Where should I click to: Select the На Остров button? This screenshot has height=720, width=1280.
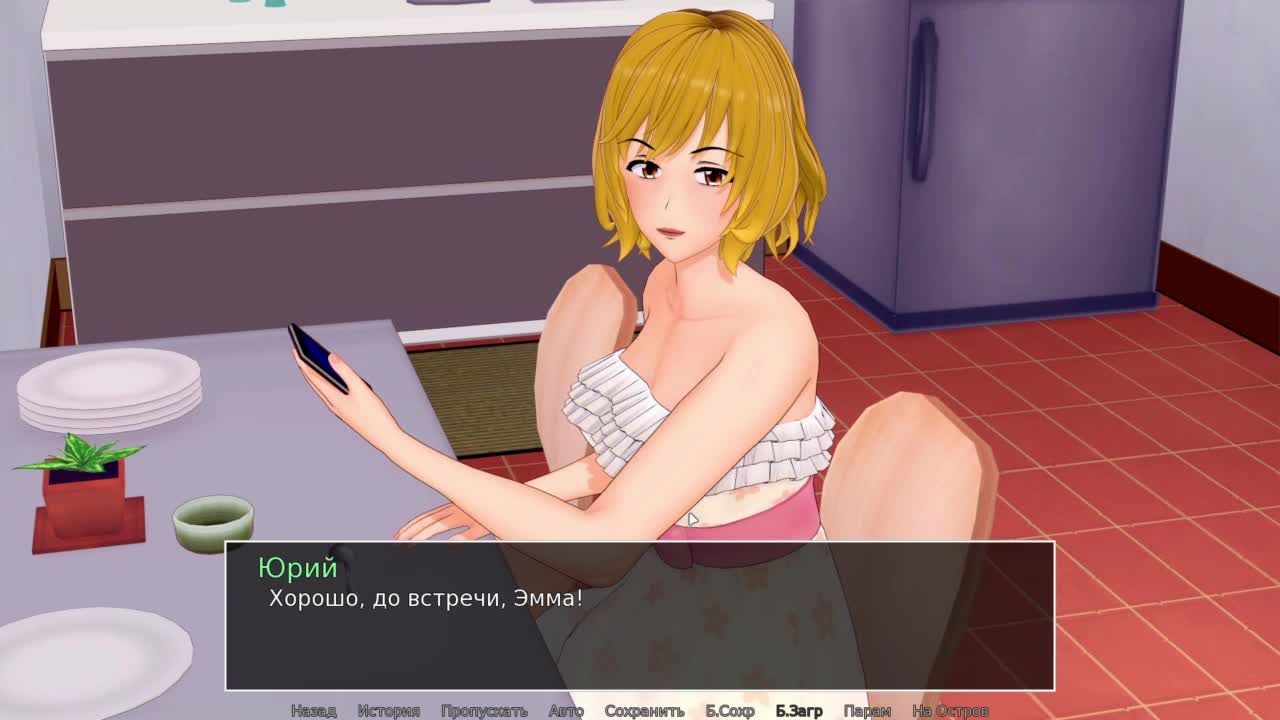pos(950,711)
